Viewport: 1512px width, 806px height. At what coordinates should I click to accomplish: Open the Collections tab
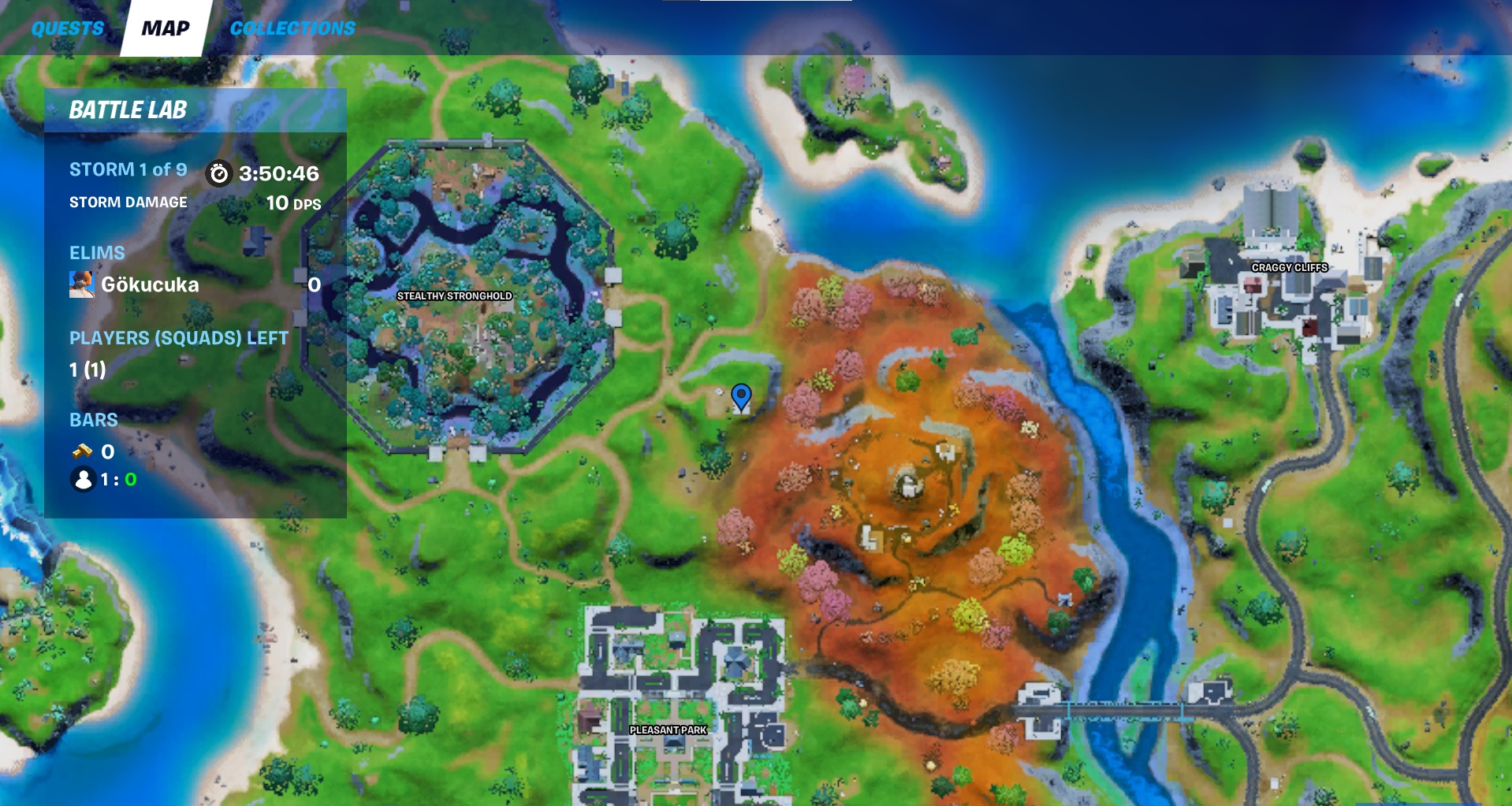pos(292,28)
